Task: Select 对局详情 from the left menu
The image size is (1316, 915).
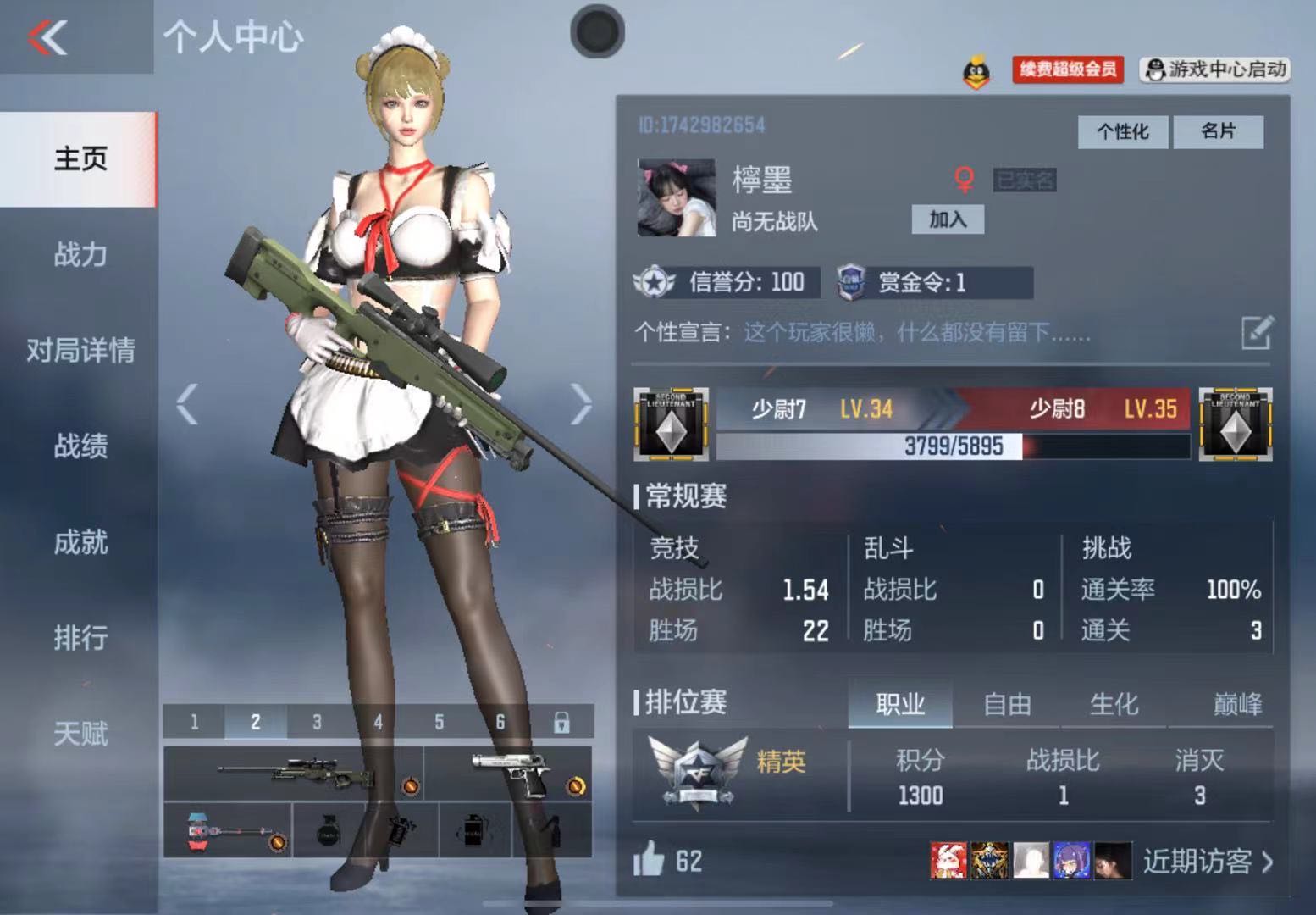Action: click(80, 350)
